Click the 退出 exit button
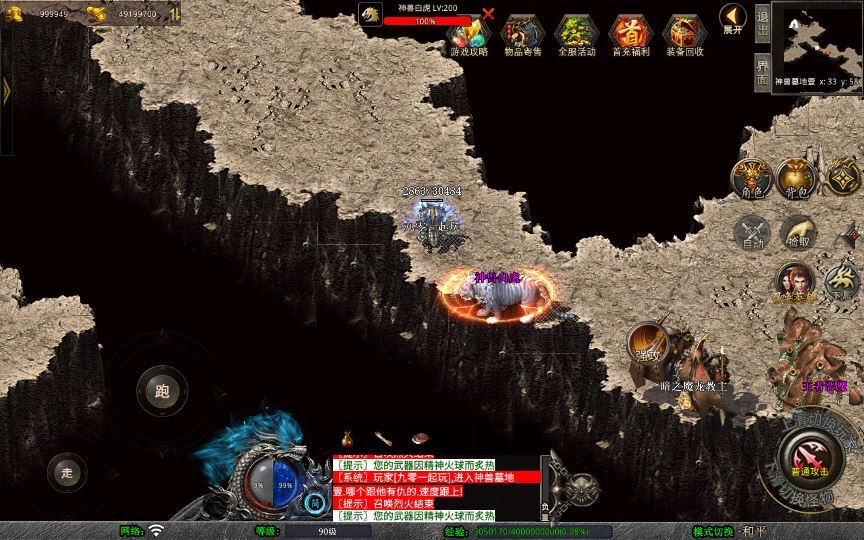864x540 pixels. click(x=762, y=22)
